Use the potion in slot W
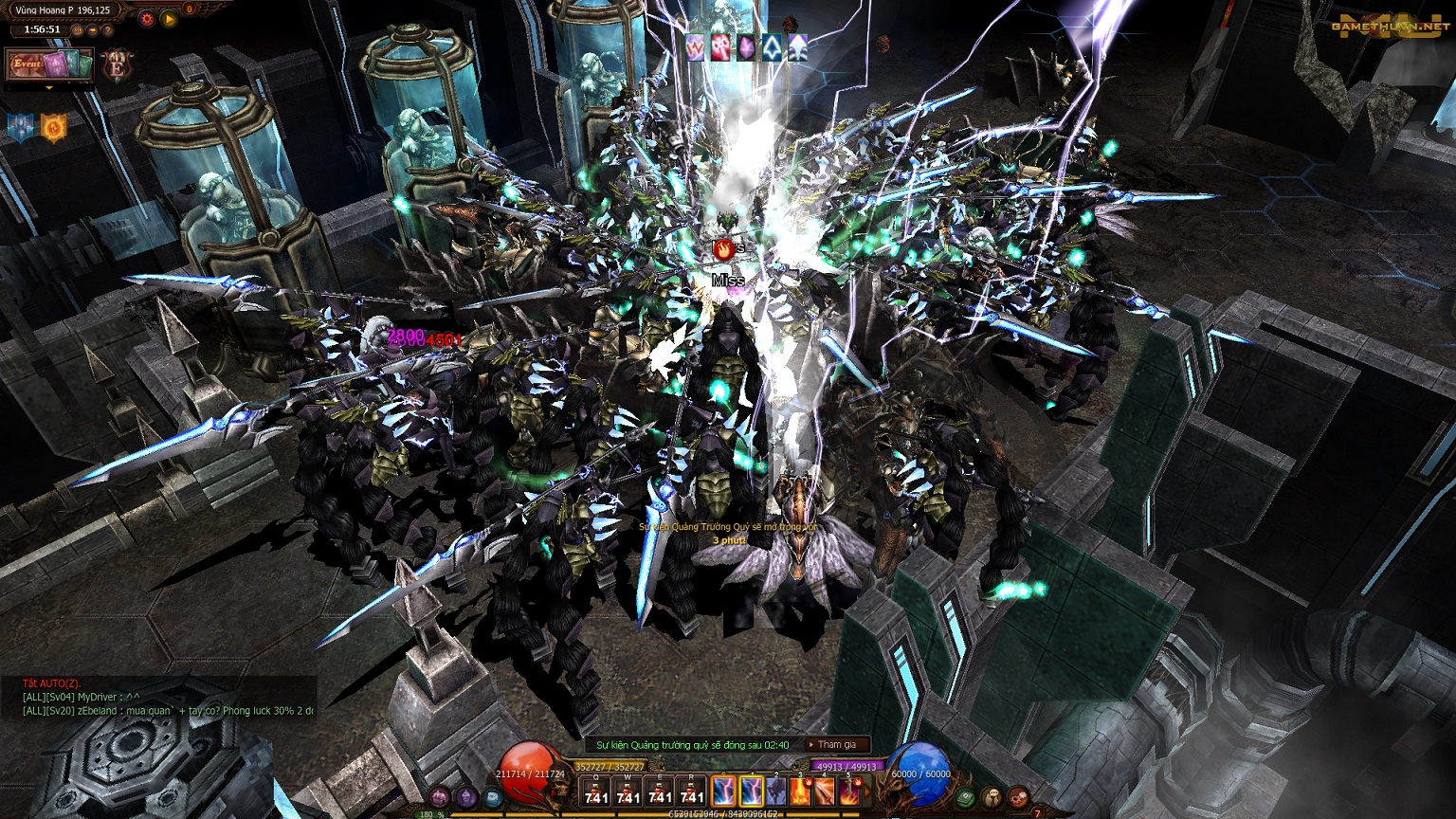This screenshot has height=819, width=1456. tap(628, 791)
